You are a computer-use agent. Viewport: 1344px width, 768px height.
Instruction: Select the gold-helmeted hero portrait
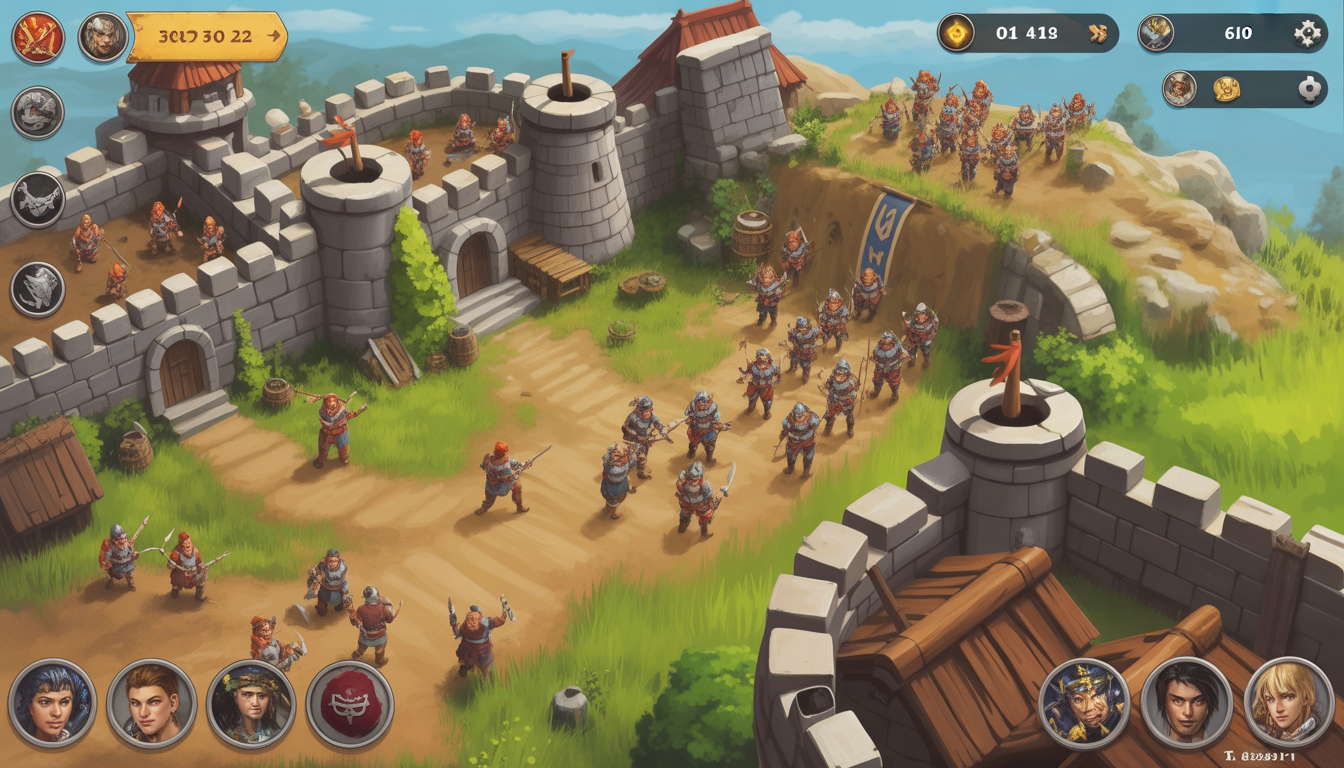(1084, 703)
